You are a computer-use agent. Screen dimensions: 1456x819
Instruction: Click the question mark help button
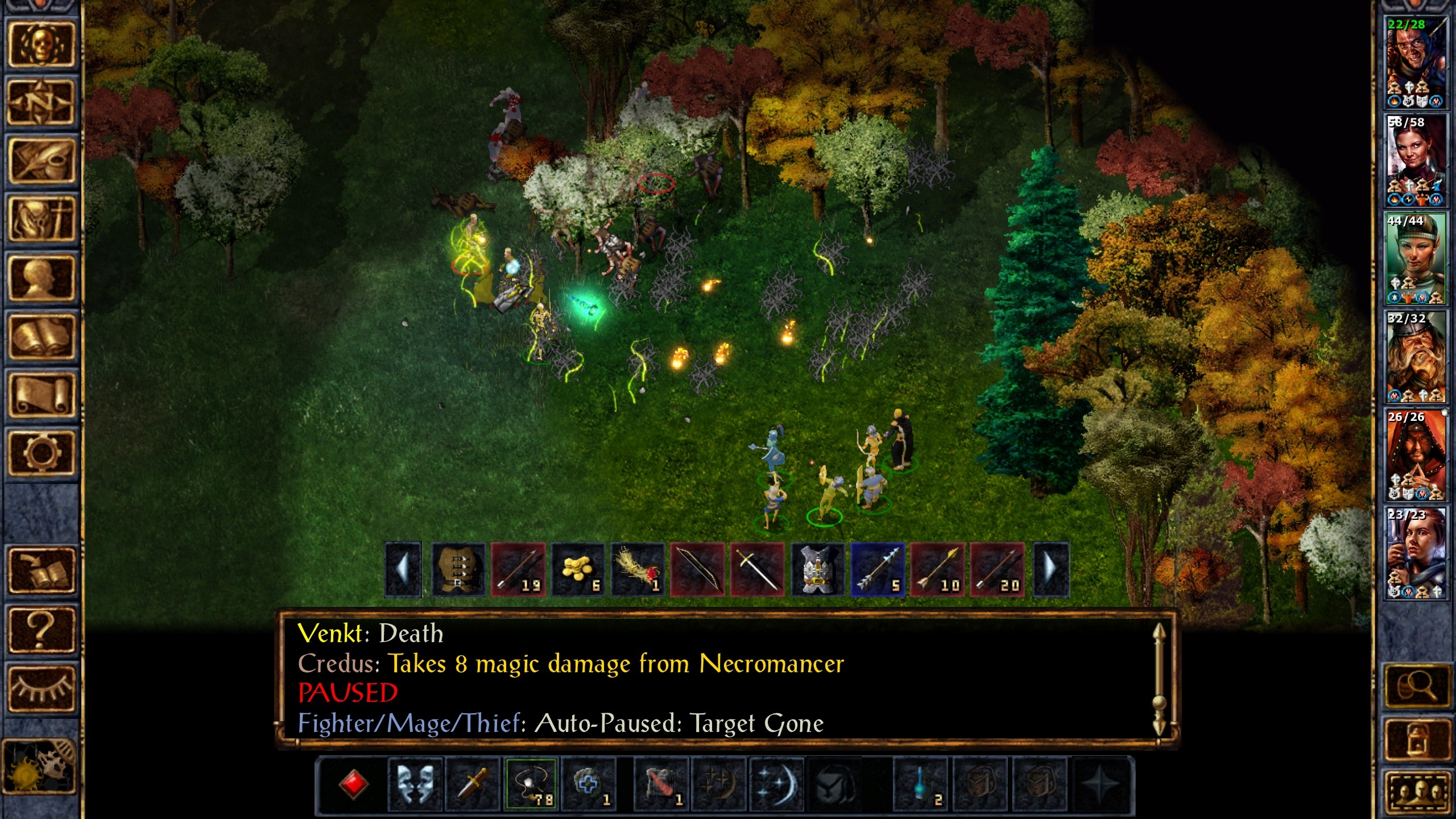pyautogui.click(x=41, y=628)
